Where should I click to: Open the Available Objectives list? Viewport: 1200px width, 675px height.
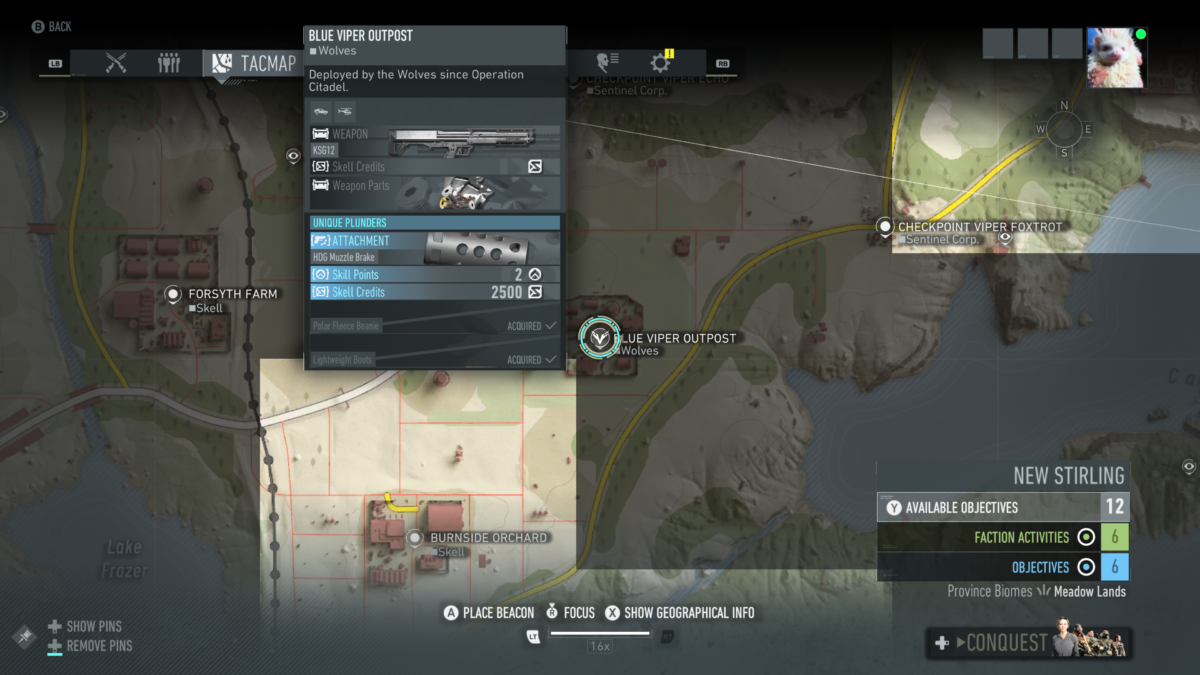1003,508
